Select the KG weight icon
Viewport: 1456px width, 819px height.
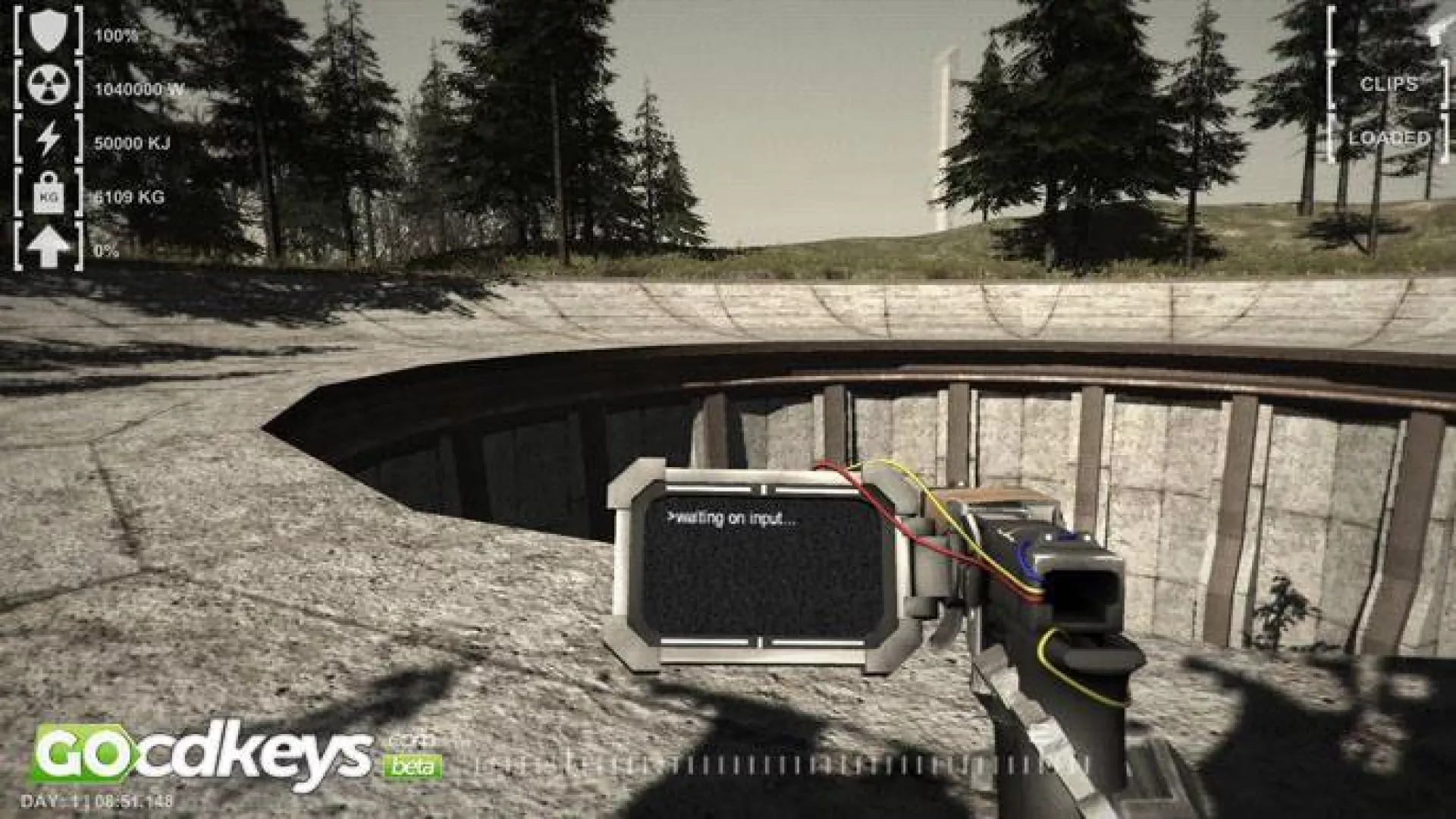[49, 194]
